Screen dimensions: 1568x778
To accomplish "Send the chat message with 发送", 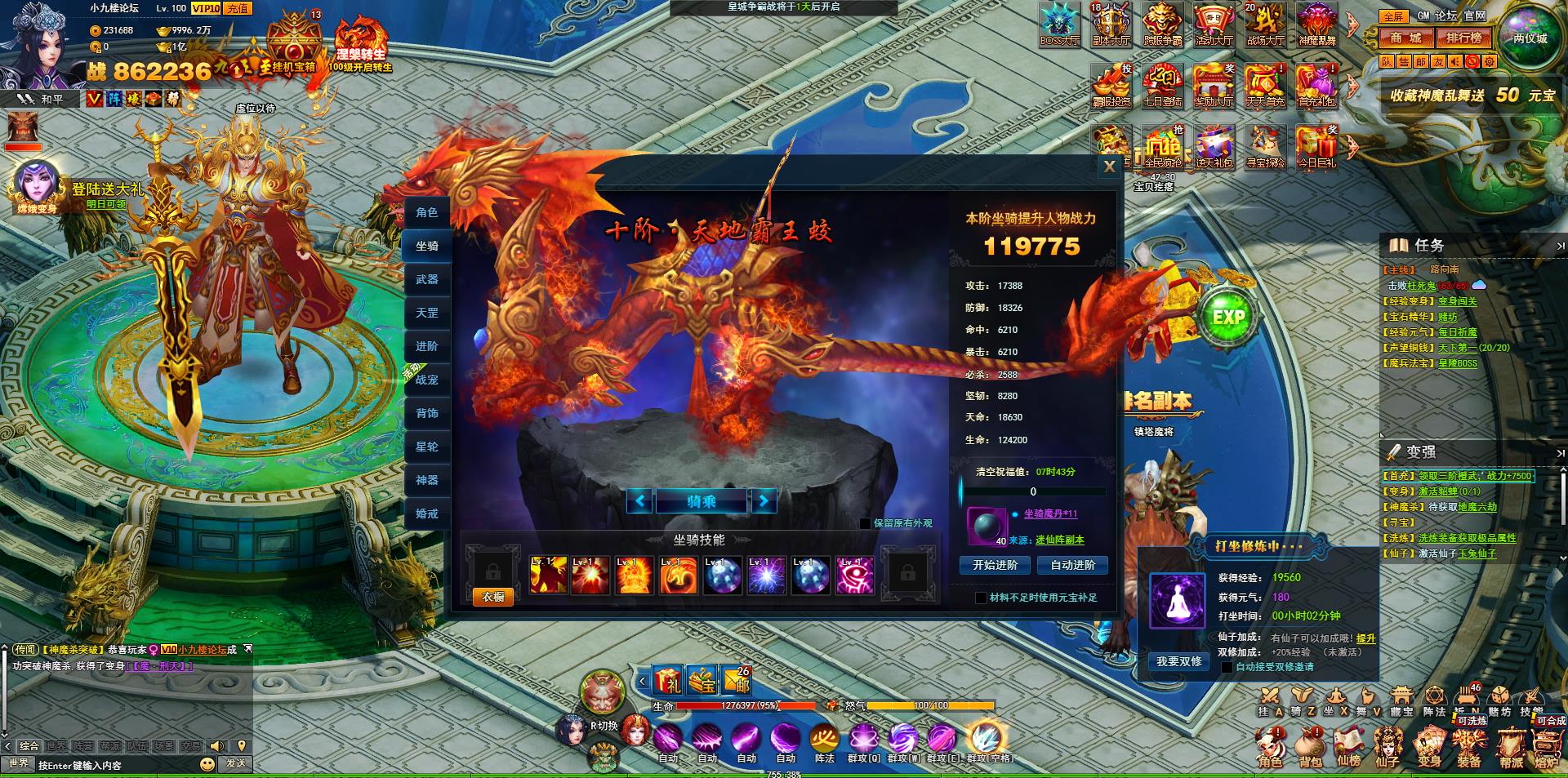I will click(x=236, y=763).
